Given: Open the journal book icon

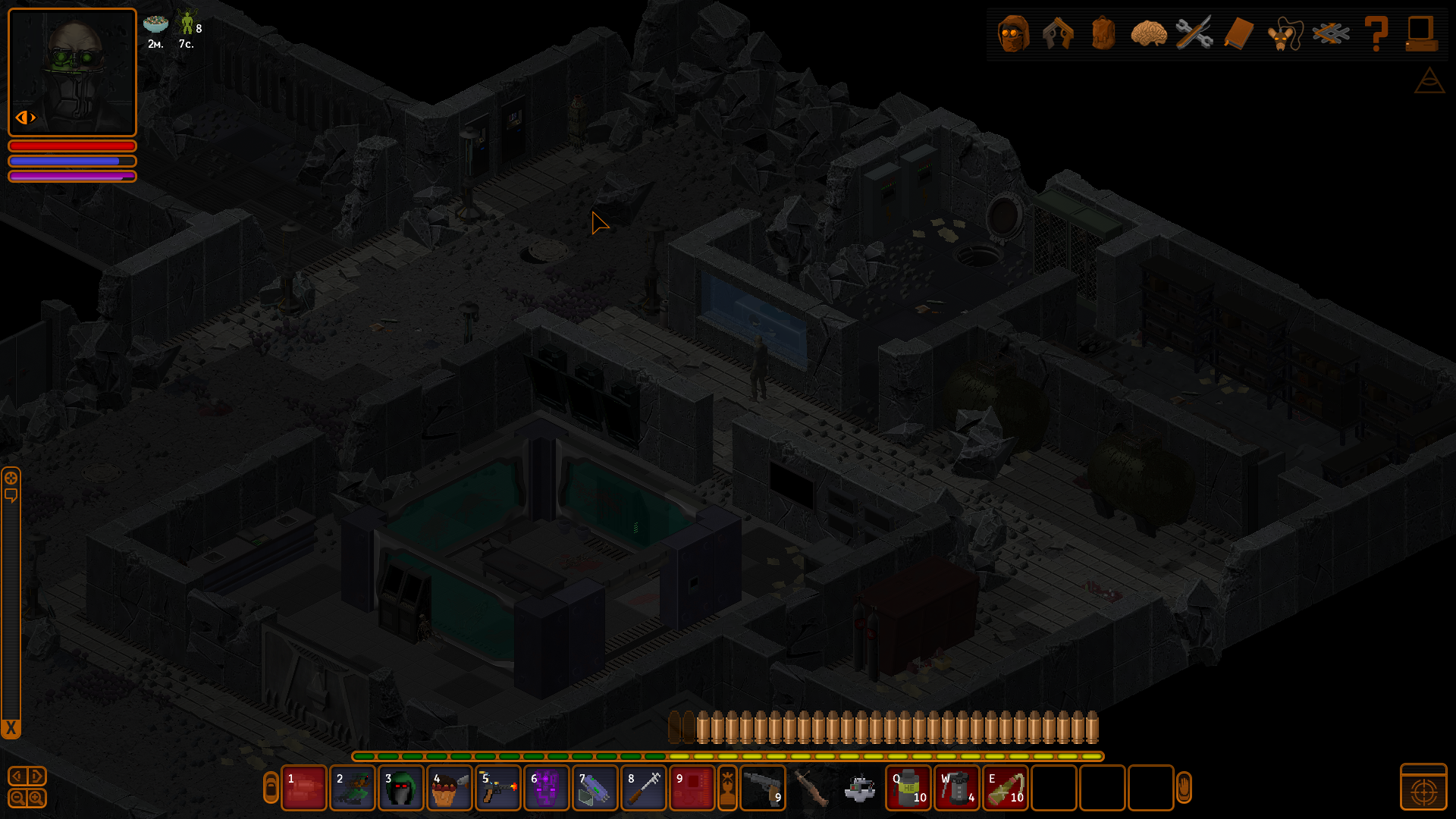Looking at the screenshot, I should coord(1238,33).
